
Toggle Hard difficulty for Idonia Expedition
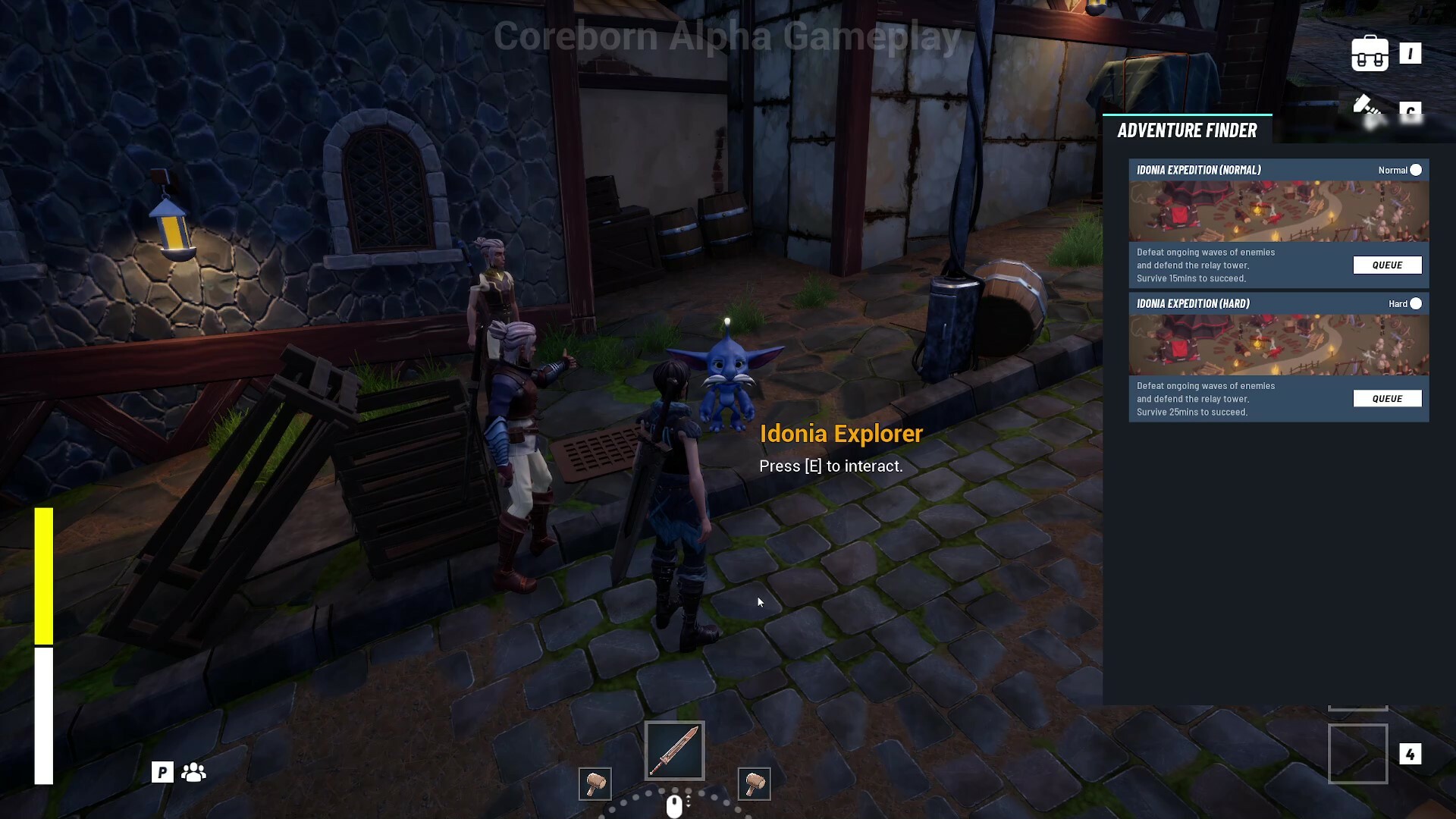point(1417,303)
